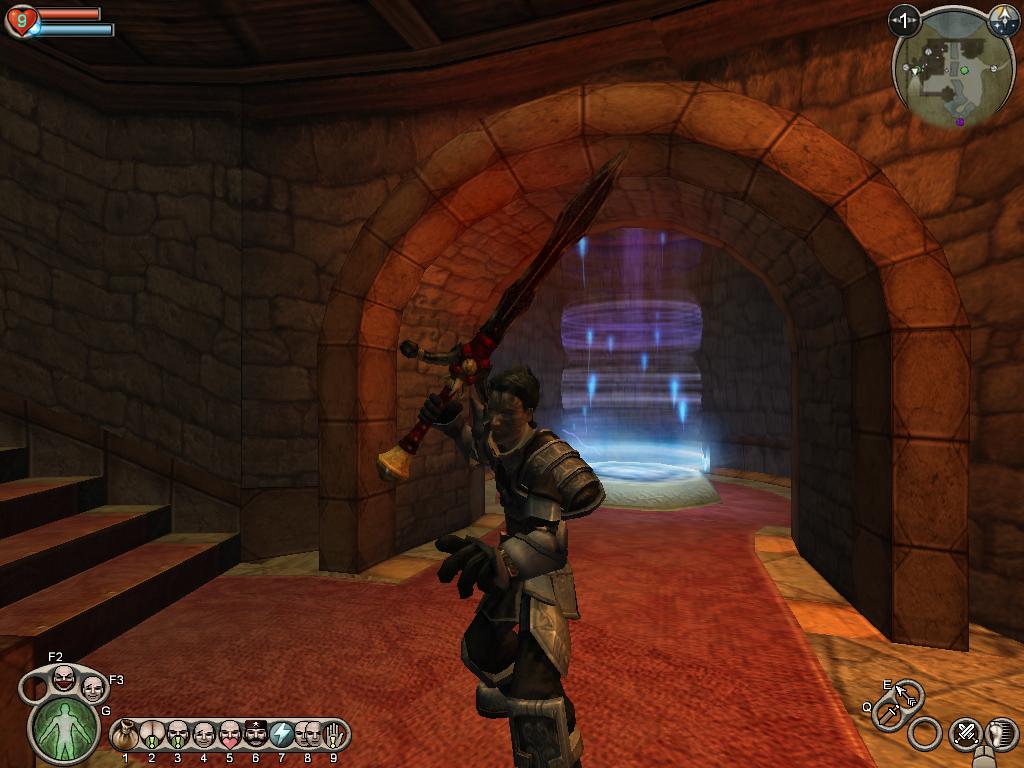The image size is (1024, 768).
Task: Click the minimap zoom level button
Action: click(x=904, y=20)
